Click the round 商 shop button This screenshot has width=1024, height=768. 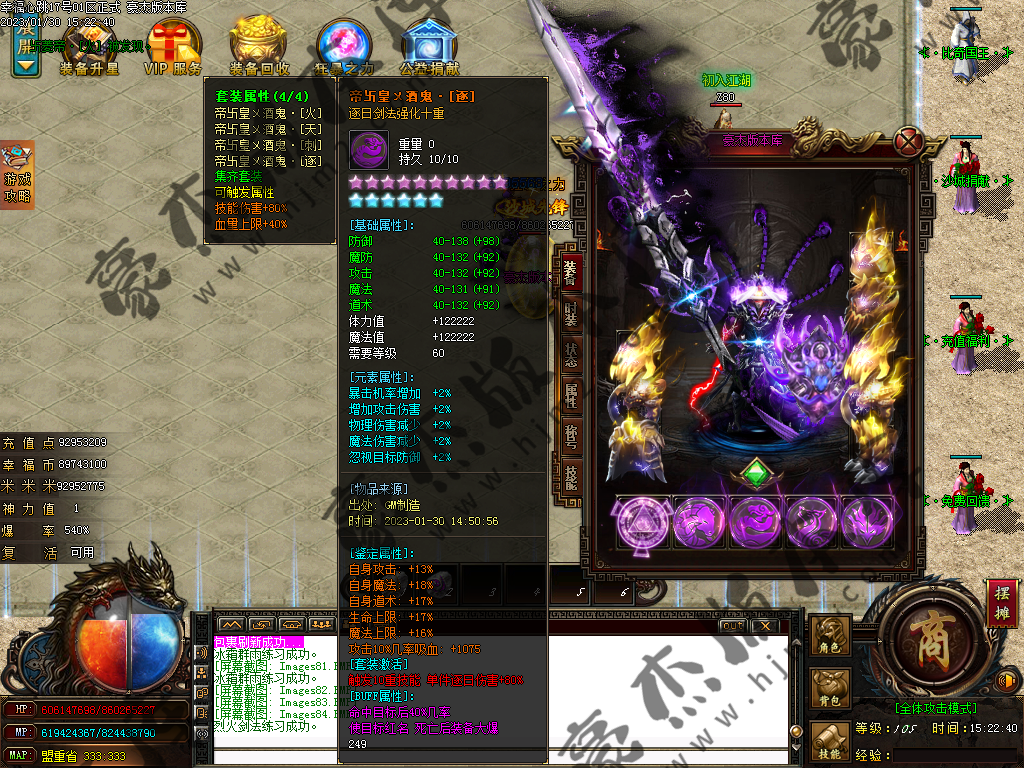pyautogui.click(x=927, y=638)
